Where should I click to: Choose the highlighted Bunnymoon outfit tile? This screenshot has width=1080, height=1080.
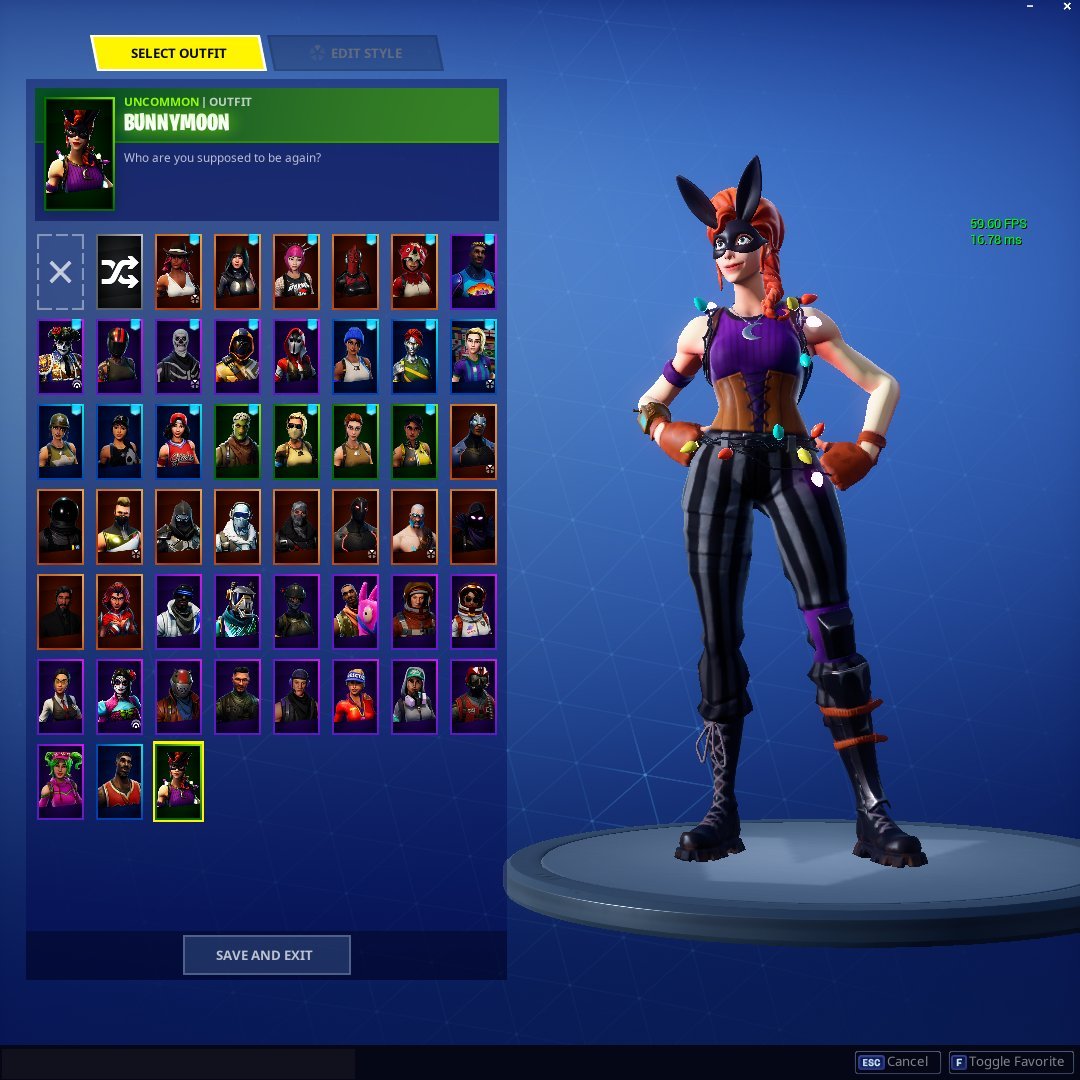pyautogui.click(x=178, y=782)
